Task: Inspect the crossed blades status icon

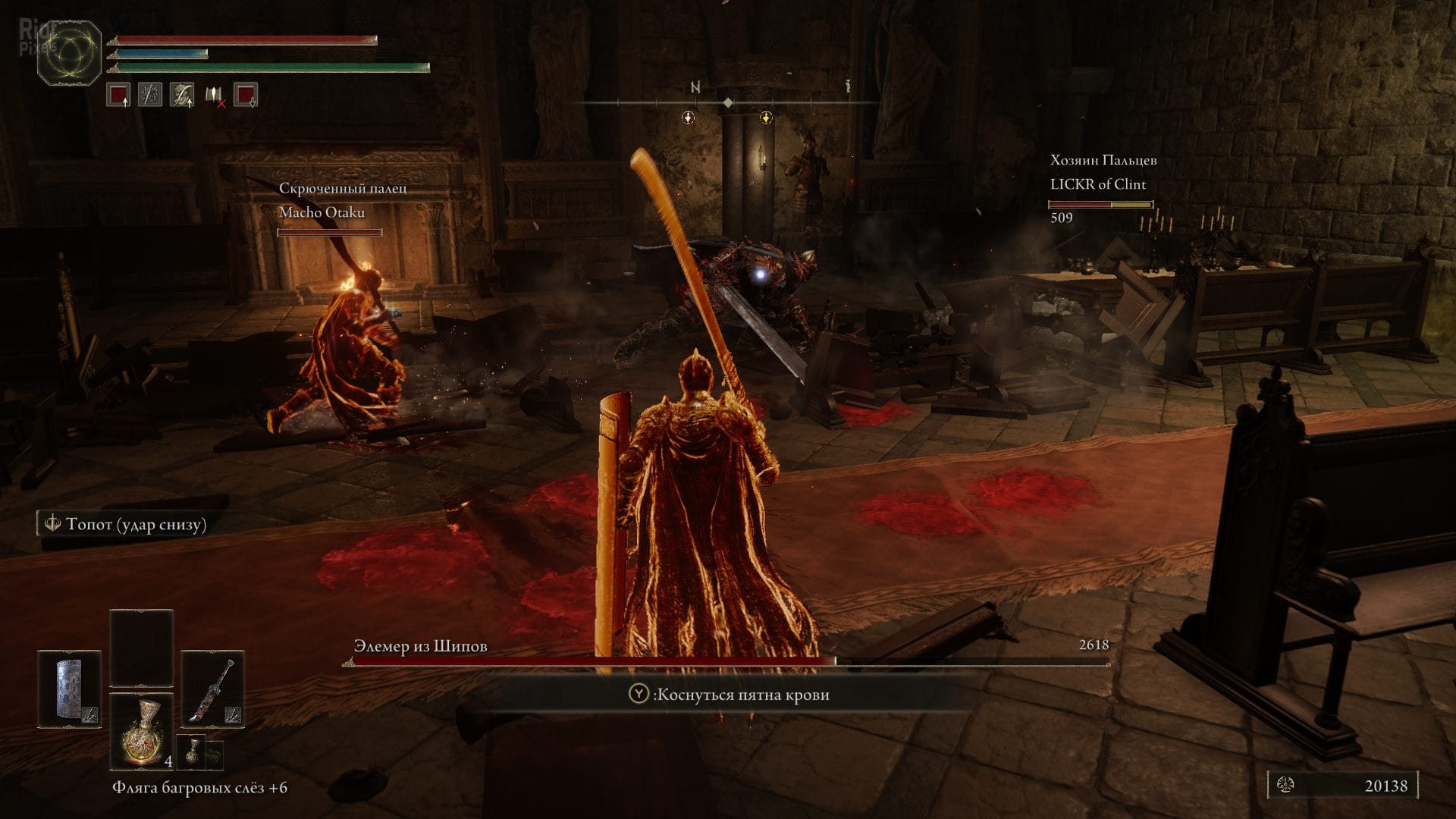Action: coord(150,95)
